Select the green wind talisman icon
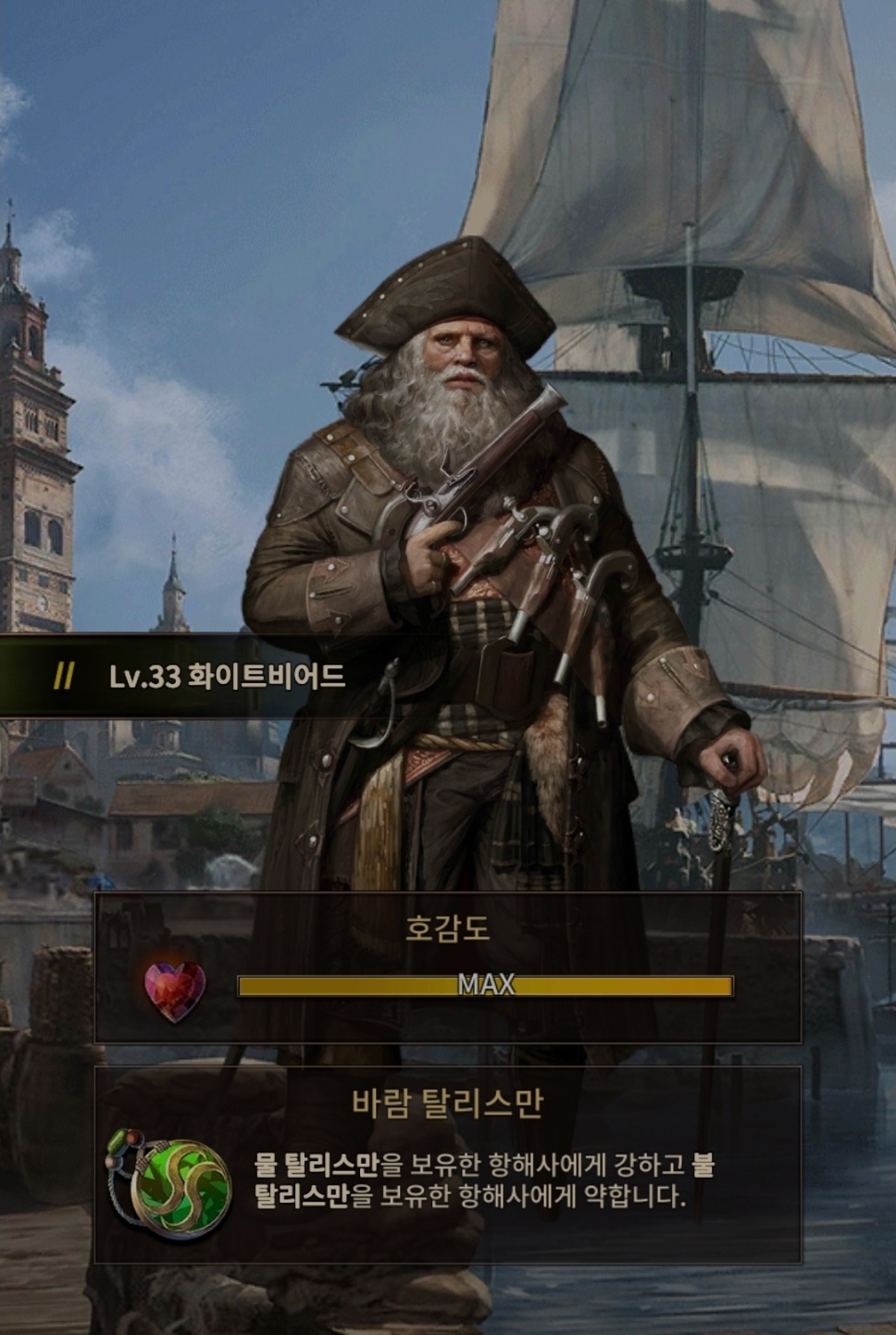The image size is (896, 1335). 173,1184
